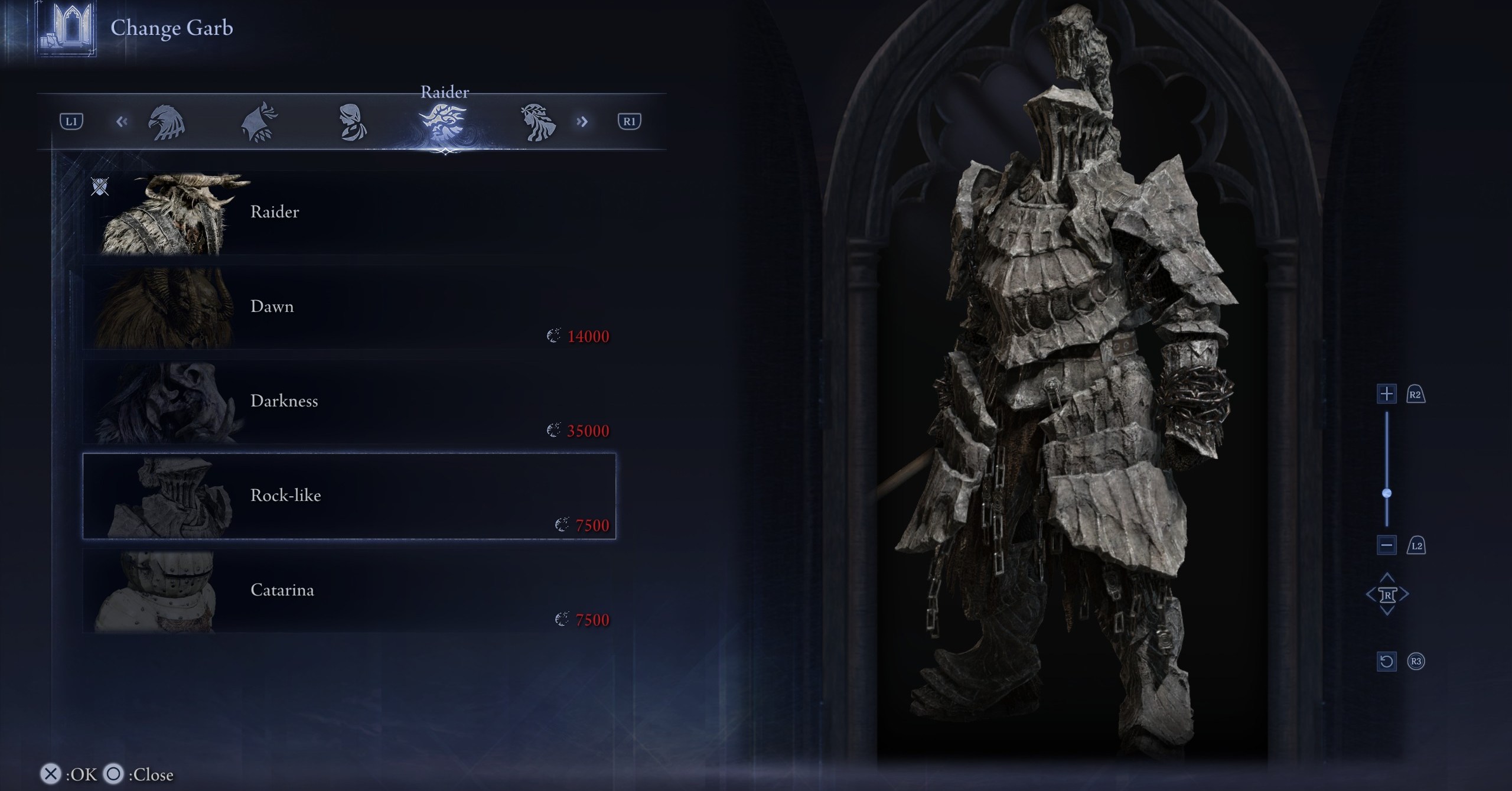Select the highlighted Raider character tab

[444, 122]
